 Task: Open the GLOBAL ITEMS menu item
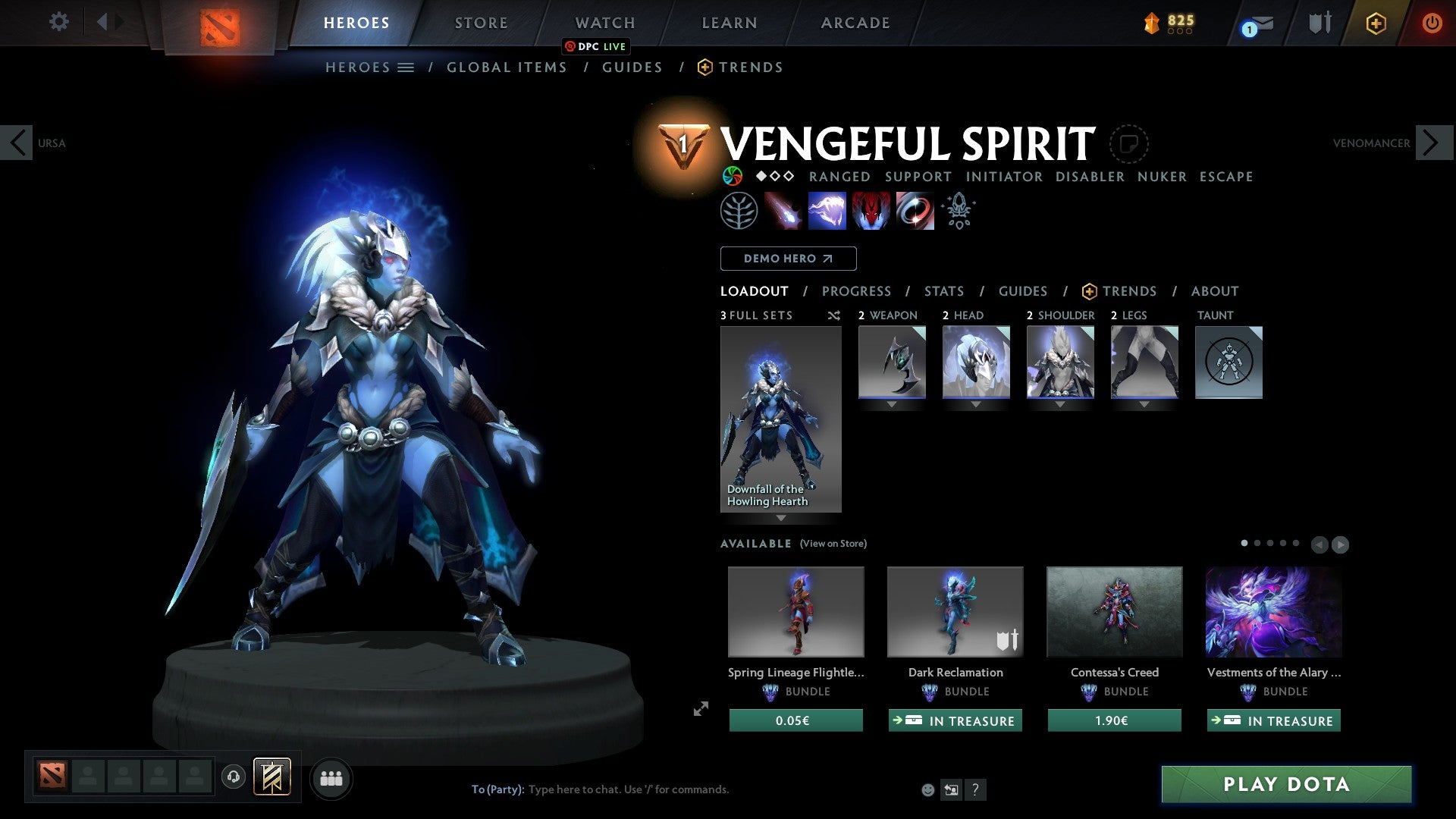pyautogui.click(x=507, y=67)
